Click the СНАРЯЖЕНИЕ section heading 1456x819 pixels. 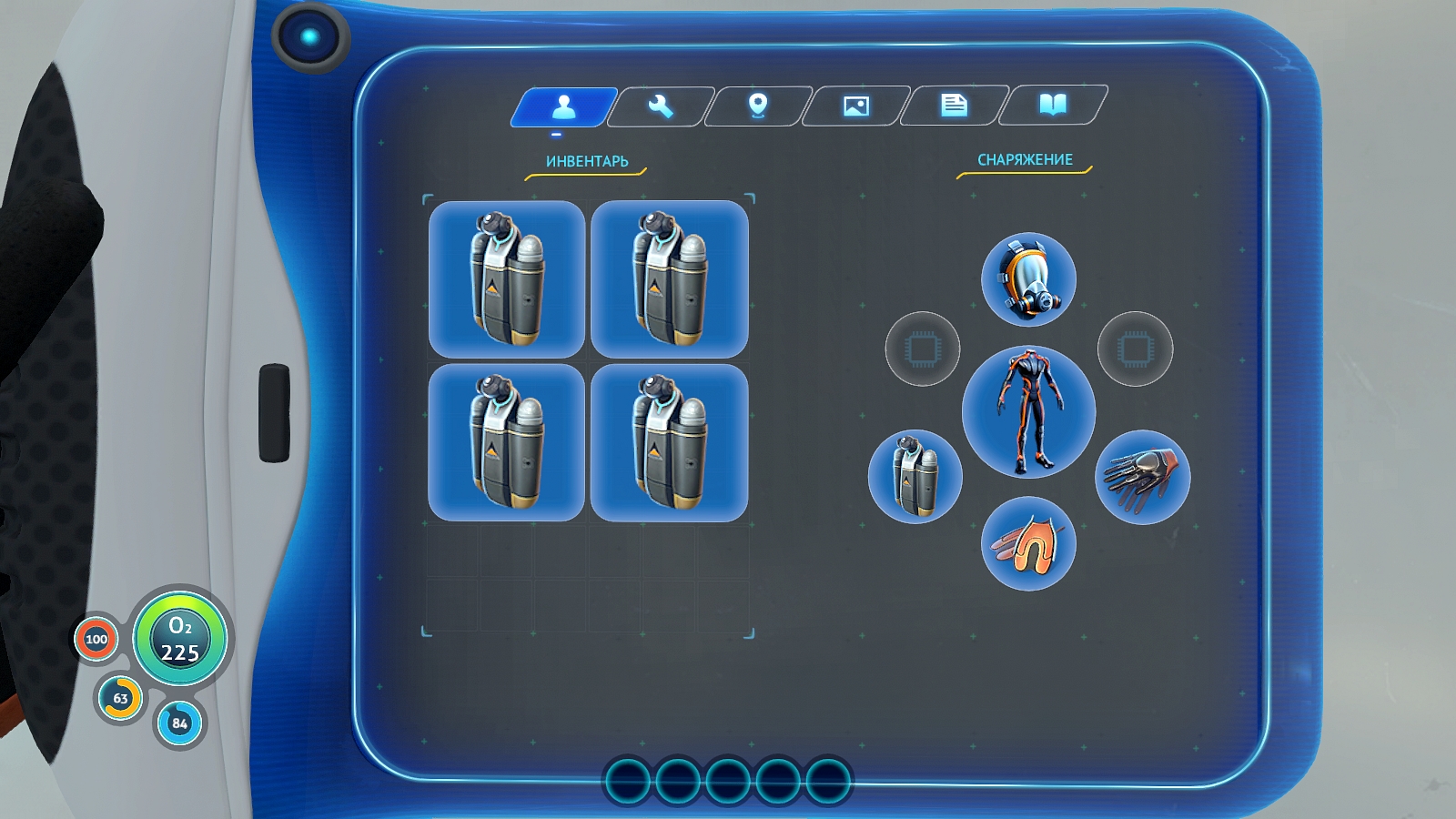(1025, 157)
